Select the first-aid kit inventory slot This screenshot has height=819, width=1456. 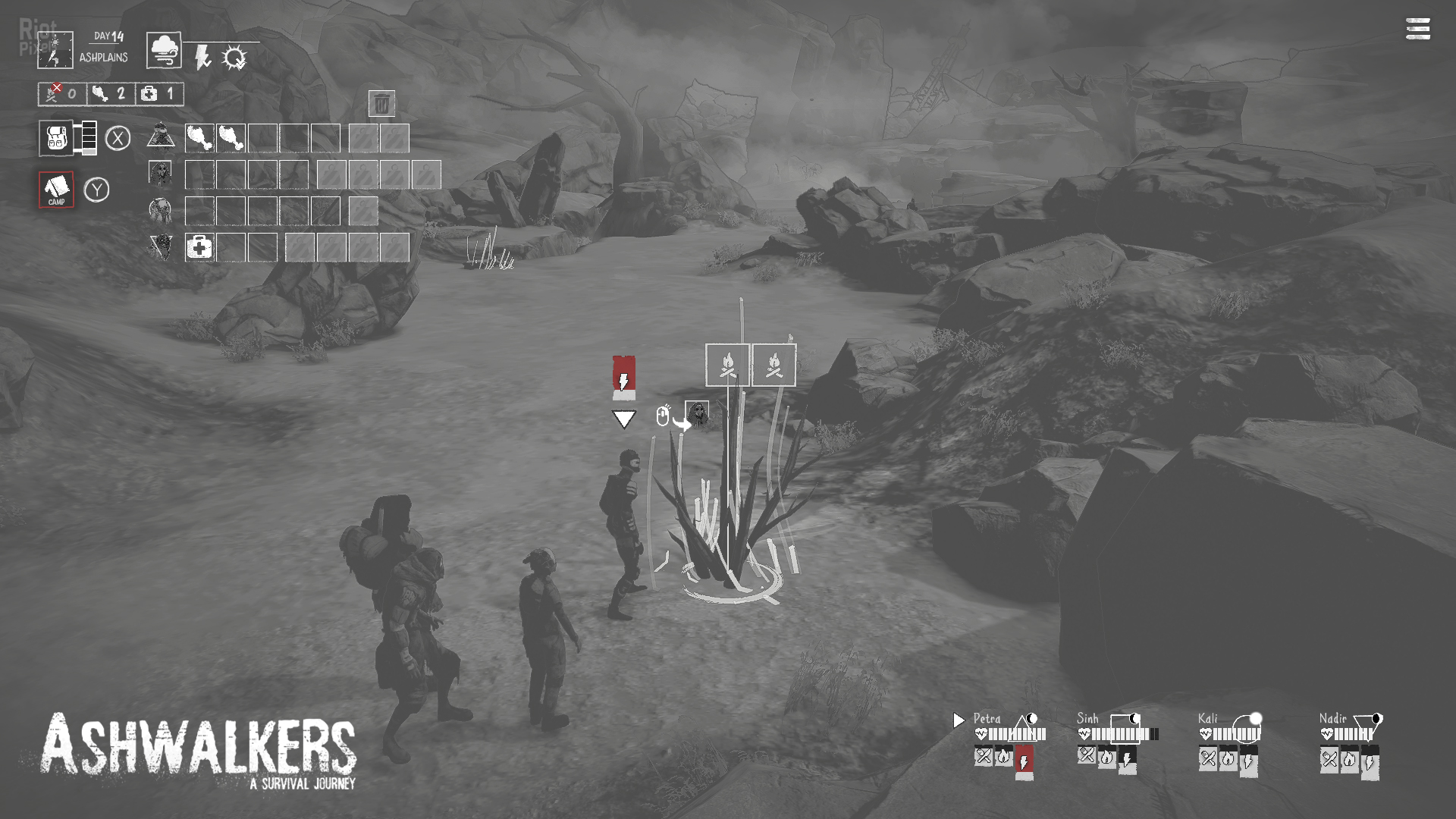pyautogui.click(x=199, y=247)
